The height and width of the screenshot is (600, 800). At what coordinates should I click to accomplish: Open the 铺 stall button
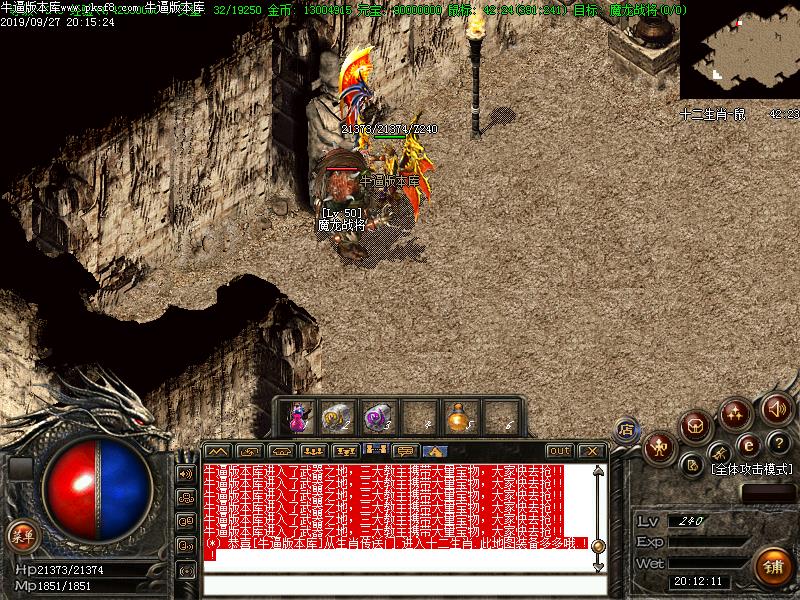771,566
